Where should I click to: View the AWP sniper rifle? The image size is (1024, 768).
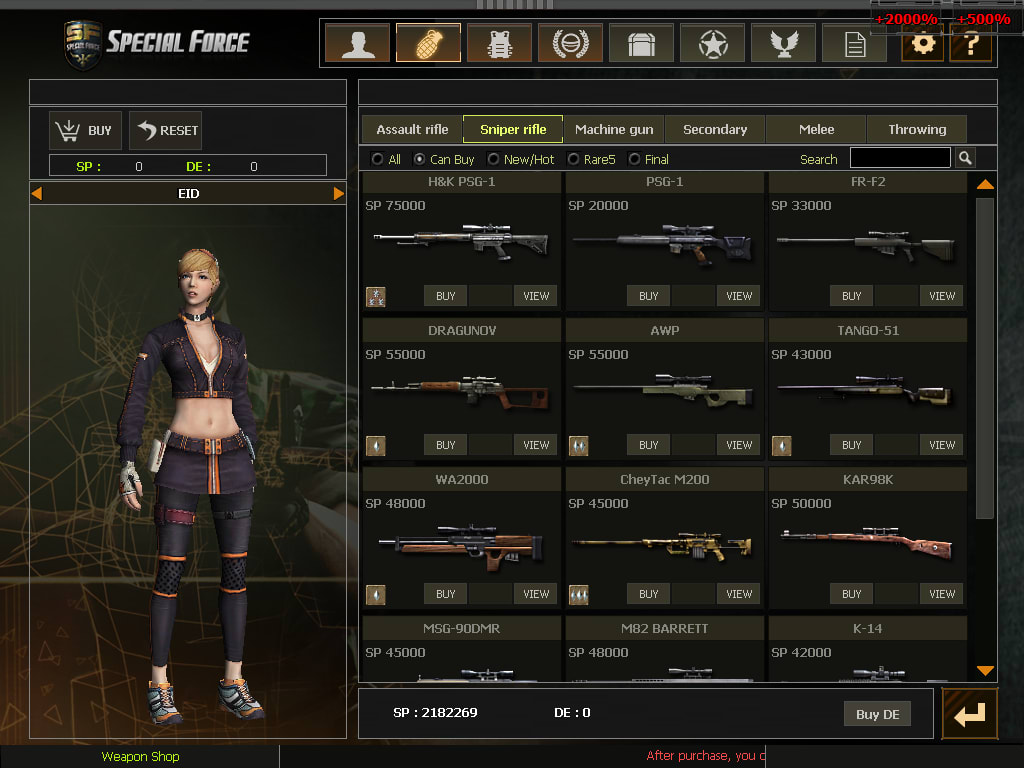pyautogui.click(x=739, y=445)
